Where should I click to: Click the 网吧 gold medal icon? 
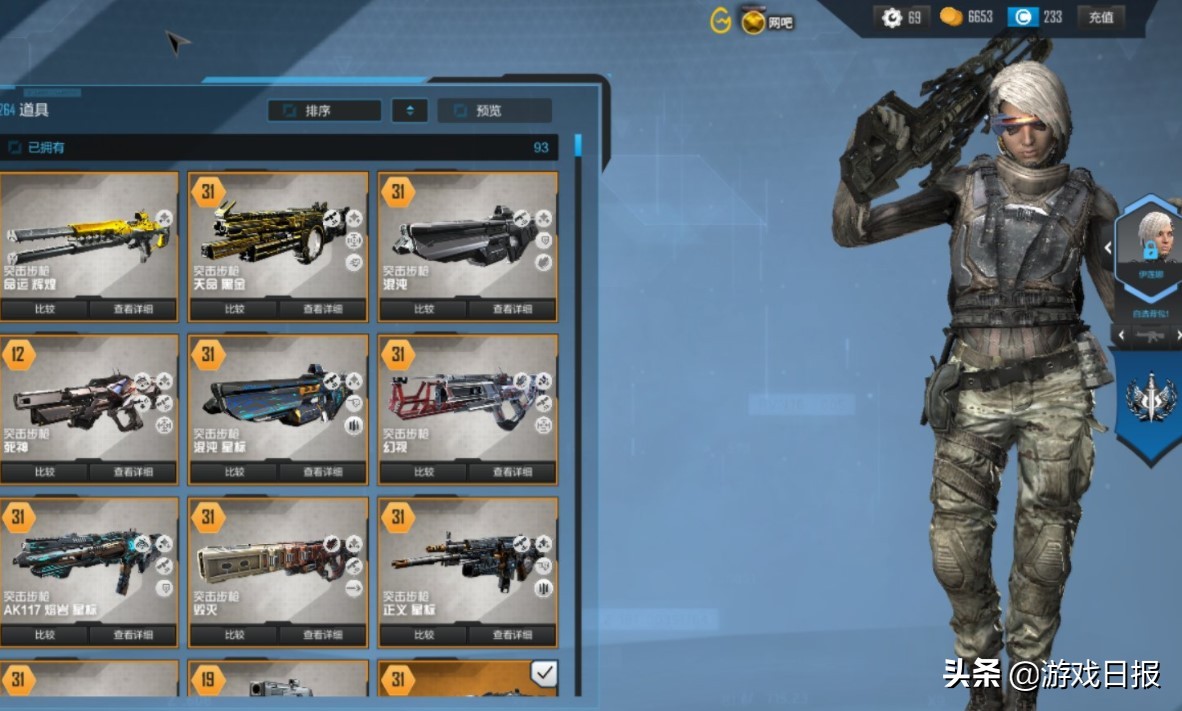pyautogui.click(x=754, y=20)
